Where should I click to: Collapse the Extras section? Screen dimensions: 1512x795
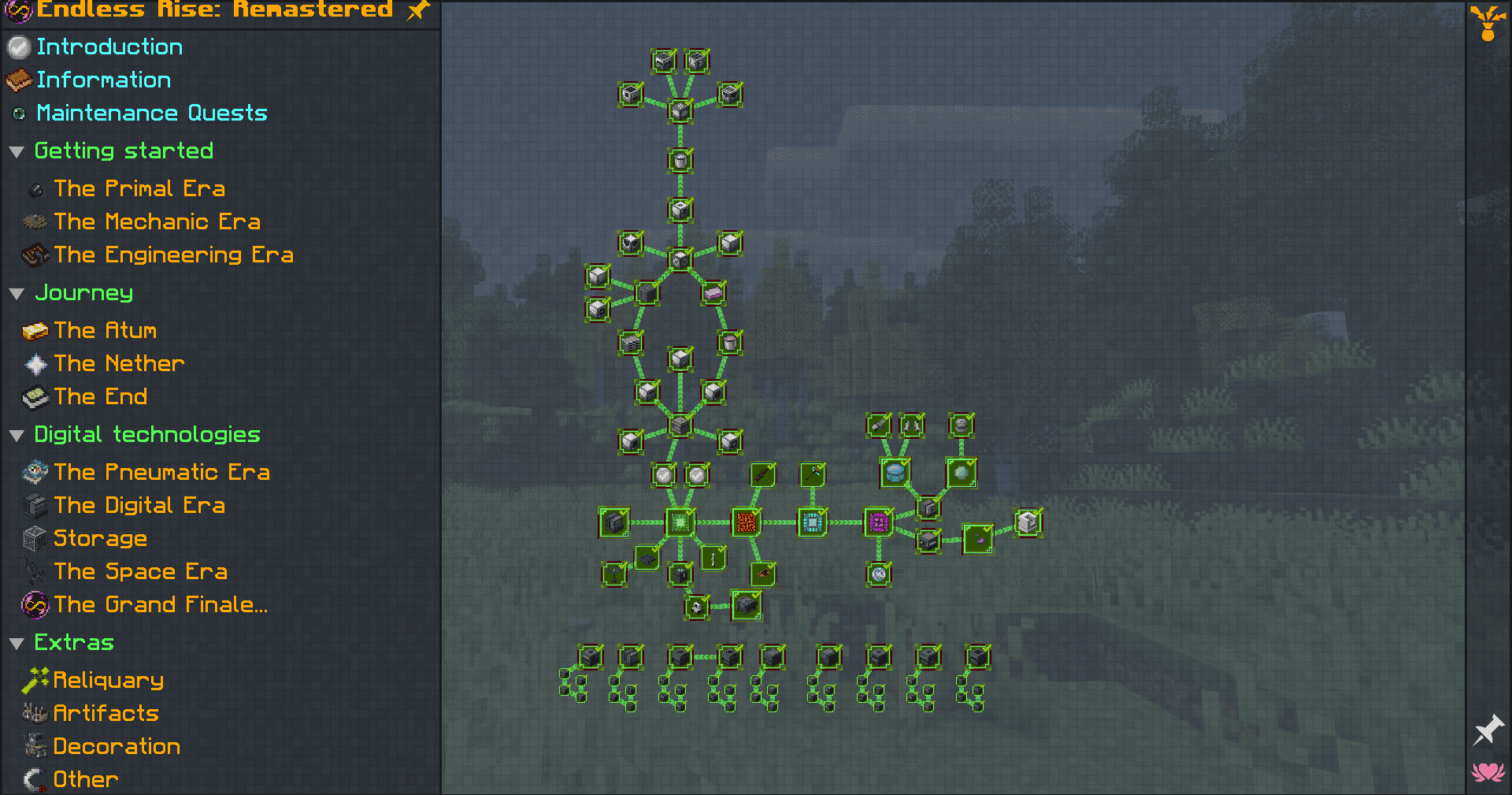click(17, 643)
